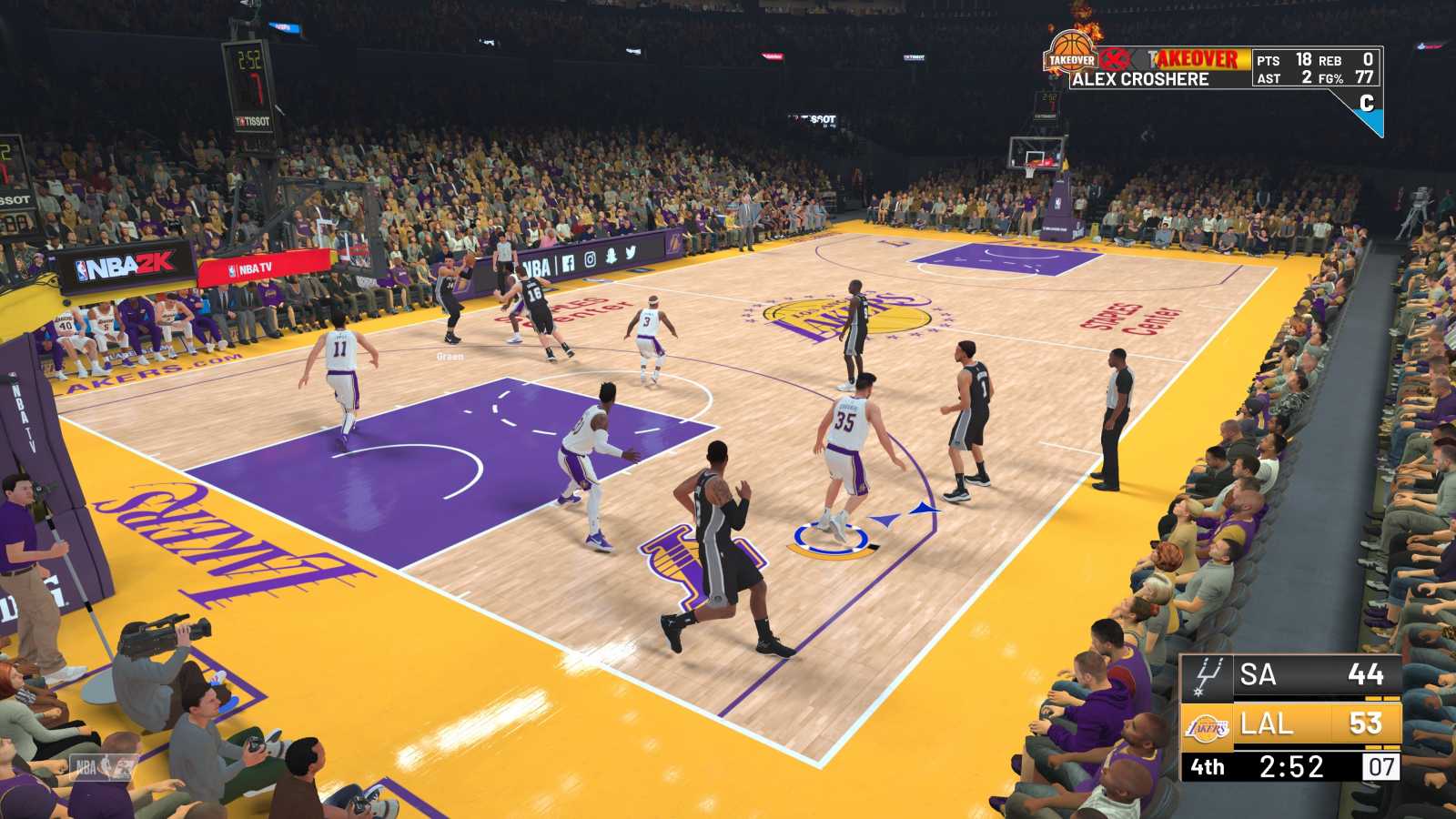Select the gold Takeover badge next to it
The height and width of the screenshot is (819, 1456).
[1197, 59]
